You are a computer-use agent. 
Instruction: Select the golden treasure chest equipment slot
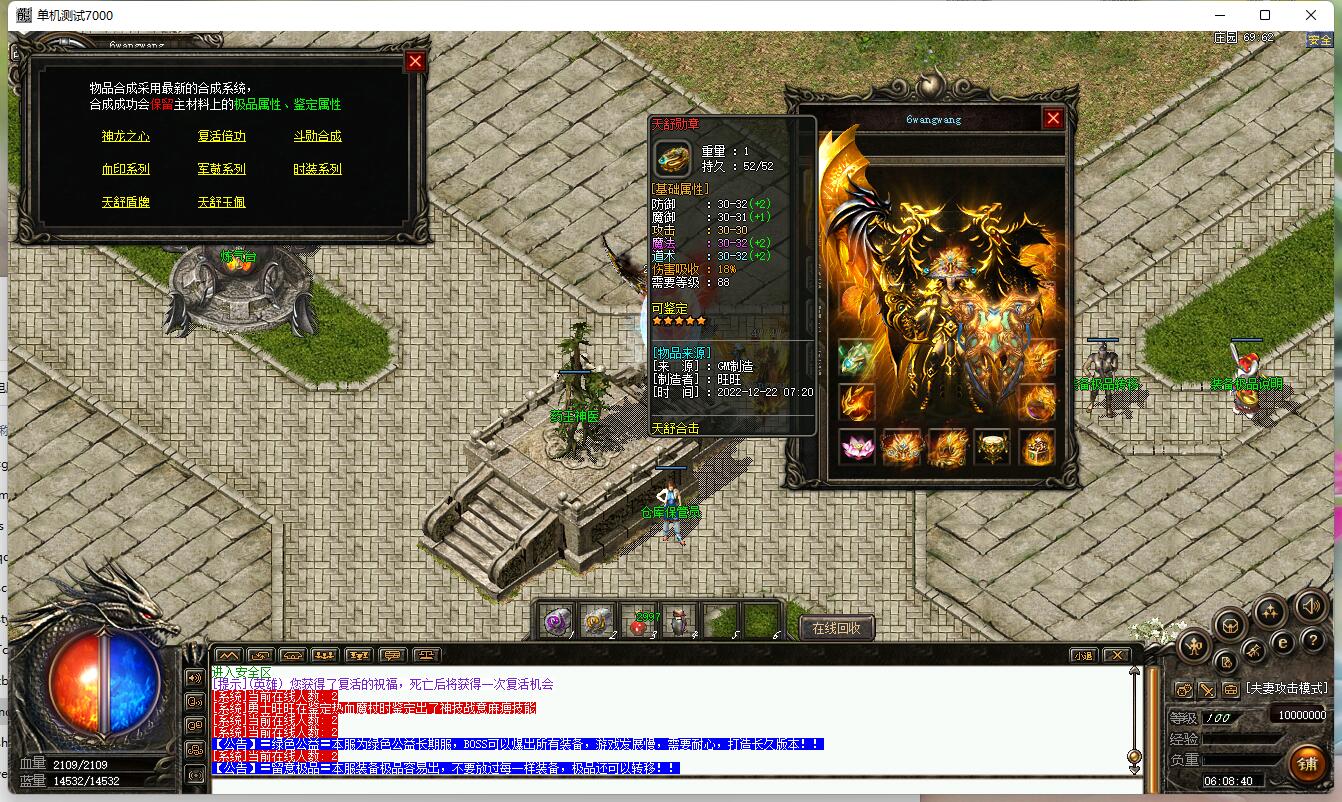pos(1037,447)
